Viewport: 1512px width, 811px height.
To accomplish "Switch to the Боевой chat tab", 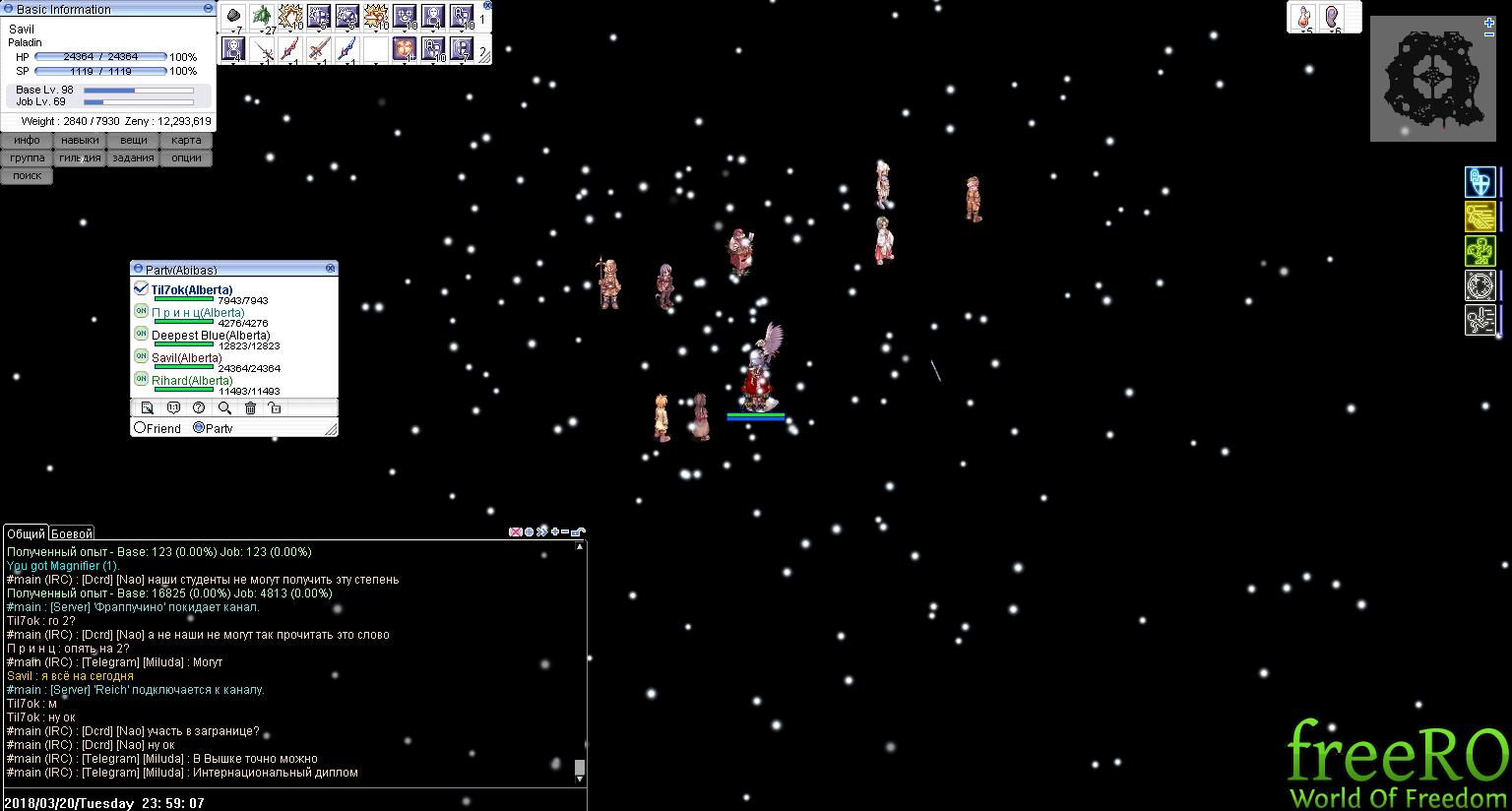I will (x=72, y=533).
